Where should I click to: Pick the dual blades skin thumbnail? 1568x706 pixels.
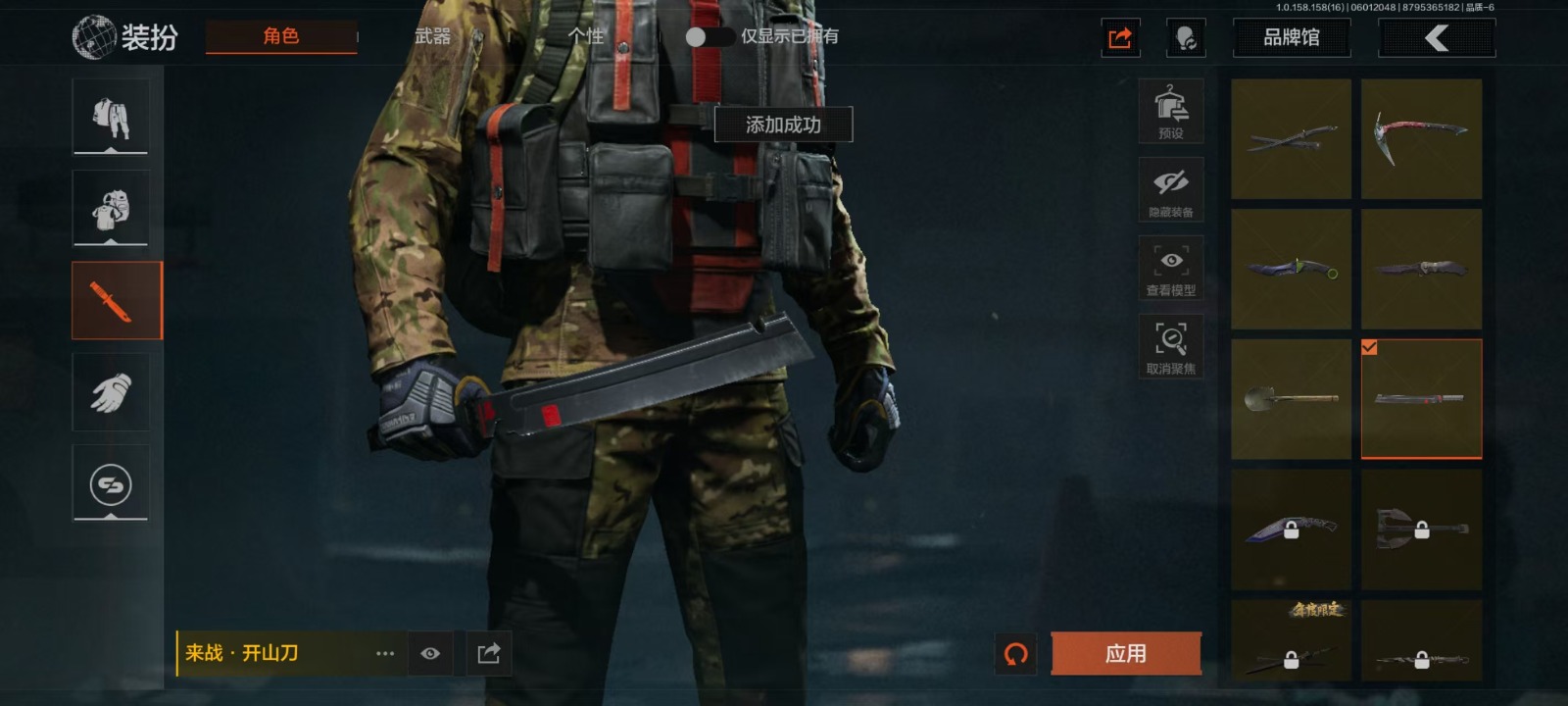coord(1291,139)
